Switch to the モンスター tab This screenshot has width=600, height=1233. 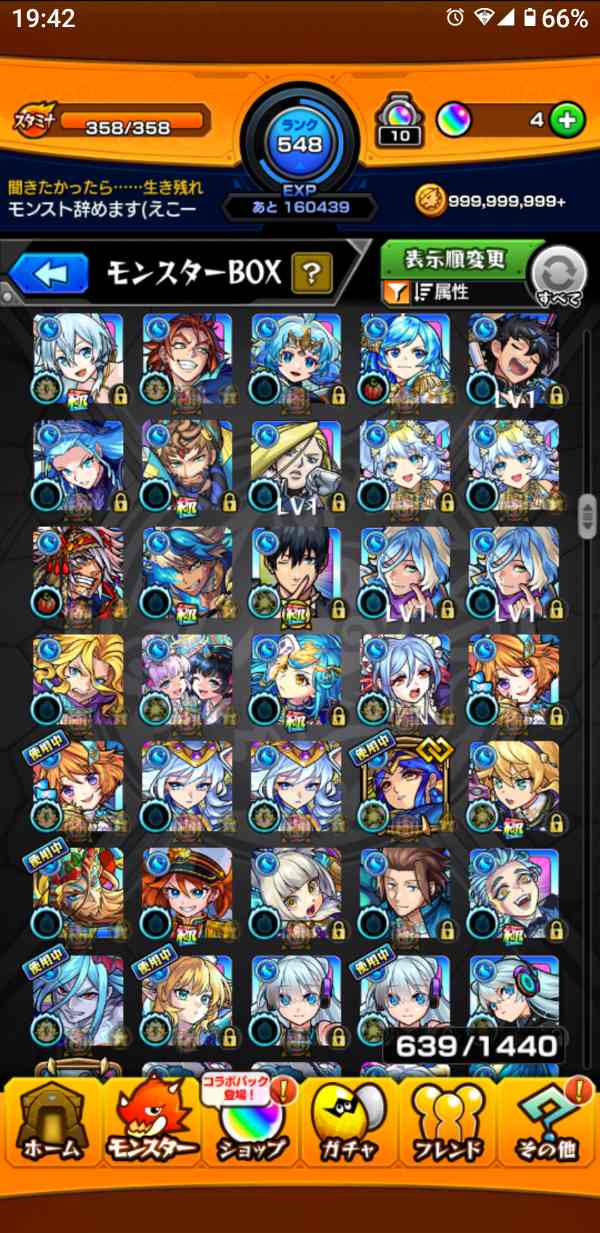tap(150, 1135)
